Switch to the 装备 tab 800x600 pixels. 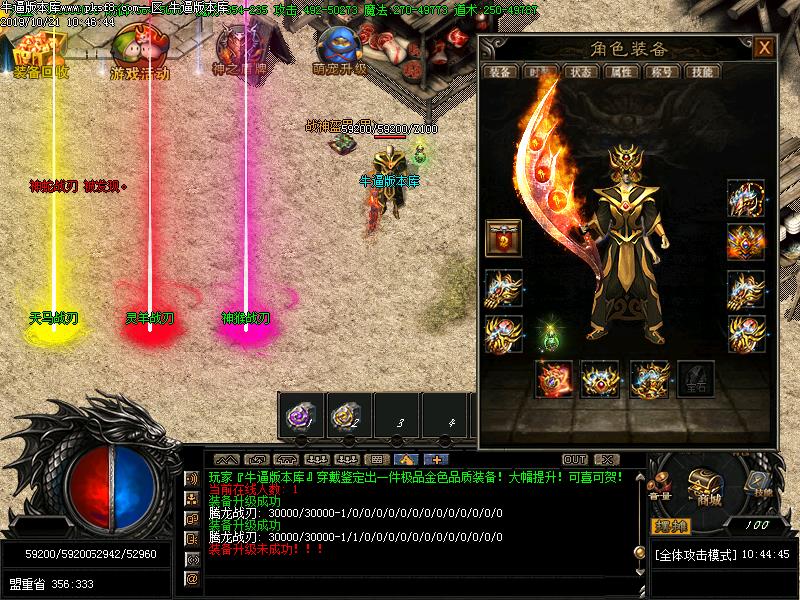[499, 72]
